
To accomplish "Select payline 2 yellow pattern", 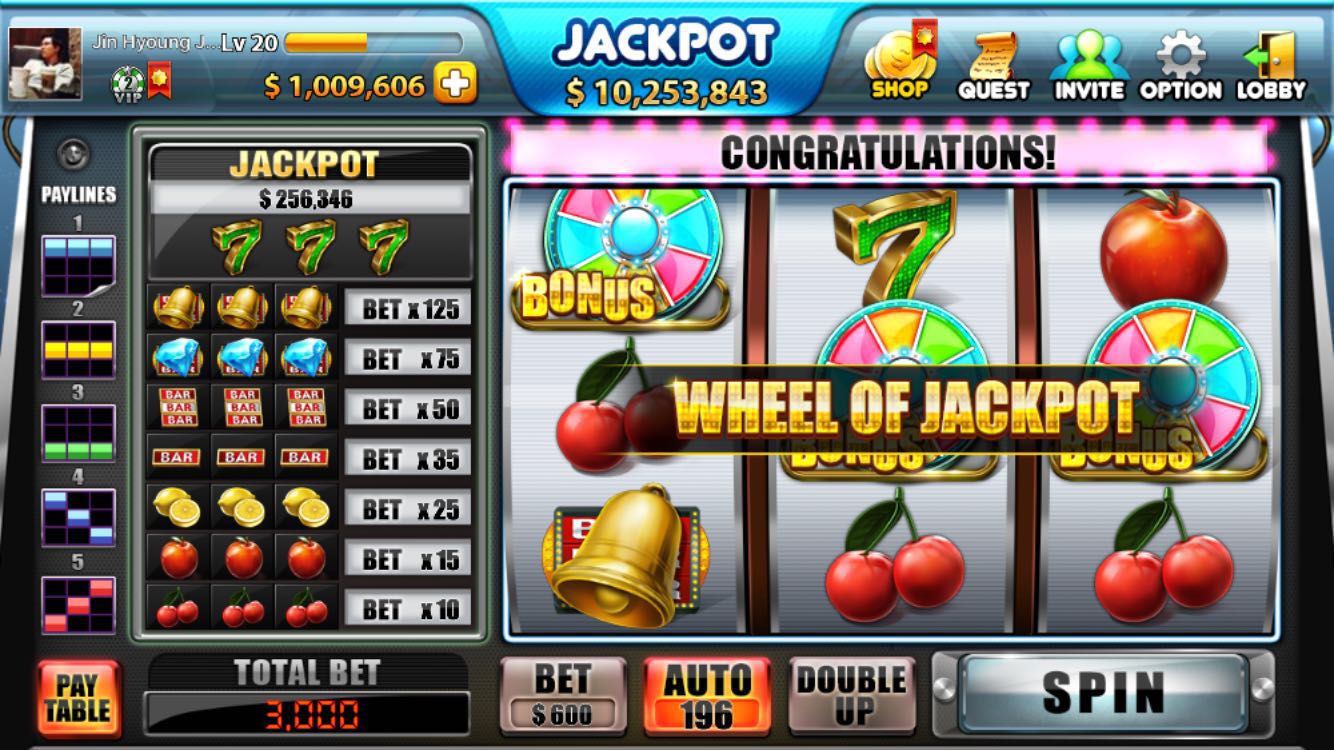I will point(78,349).
